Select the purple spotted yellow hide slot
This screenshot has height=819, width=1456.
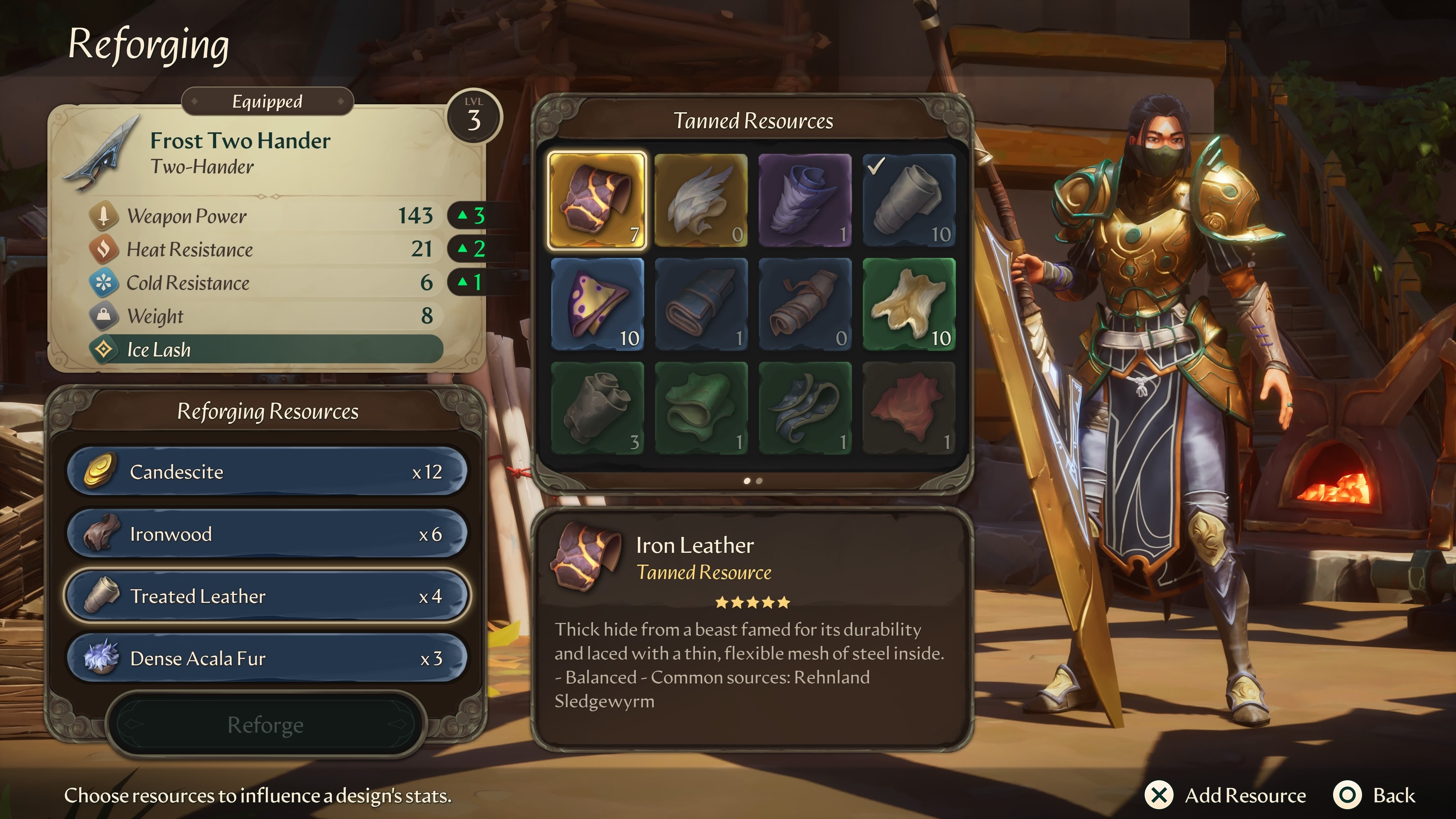[x=597, y=304]
